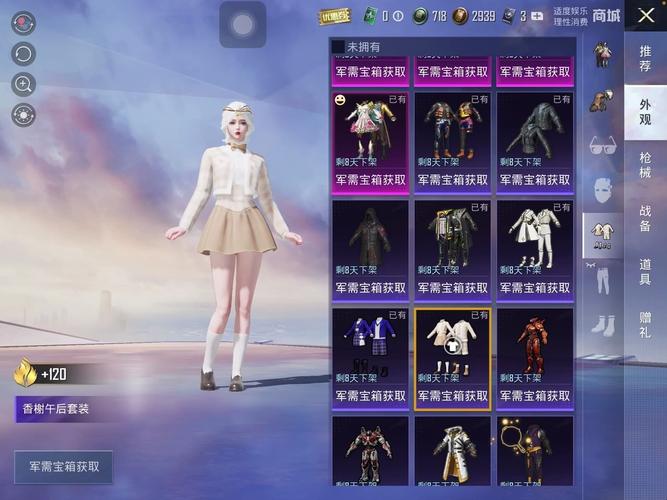Open the 赠礼 gifting tab
The width and height of the screenshot is (667, 500).
click(x=645, y=324)
